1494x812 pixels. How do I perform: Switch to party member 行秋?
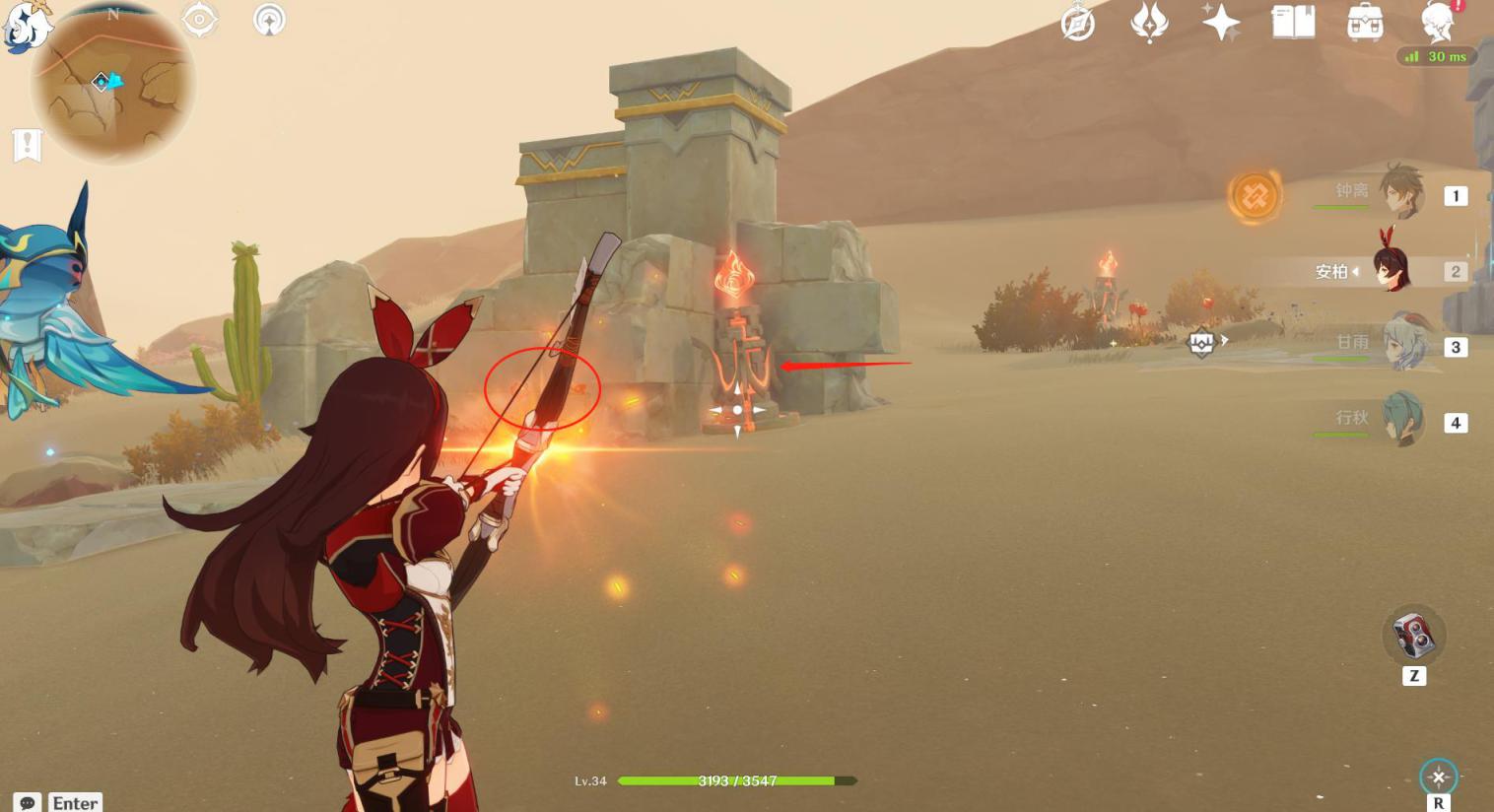point(1401,420)
